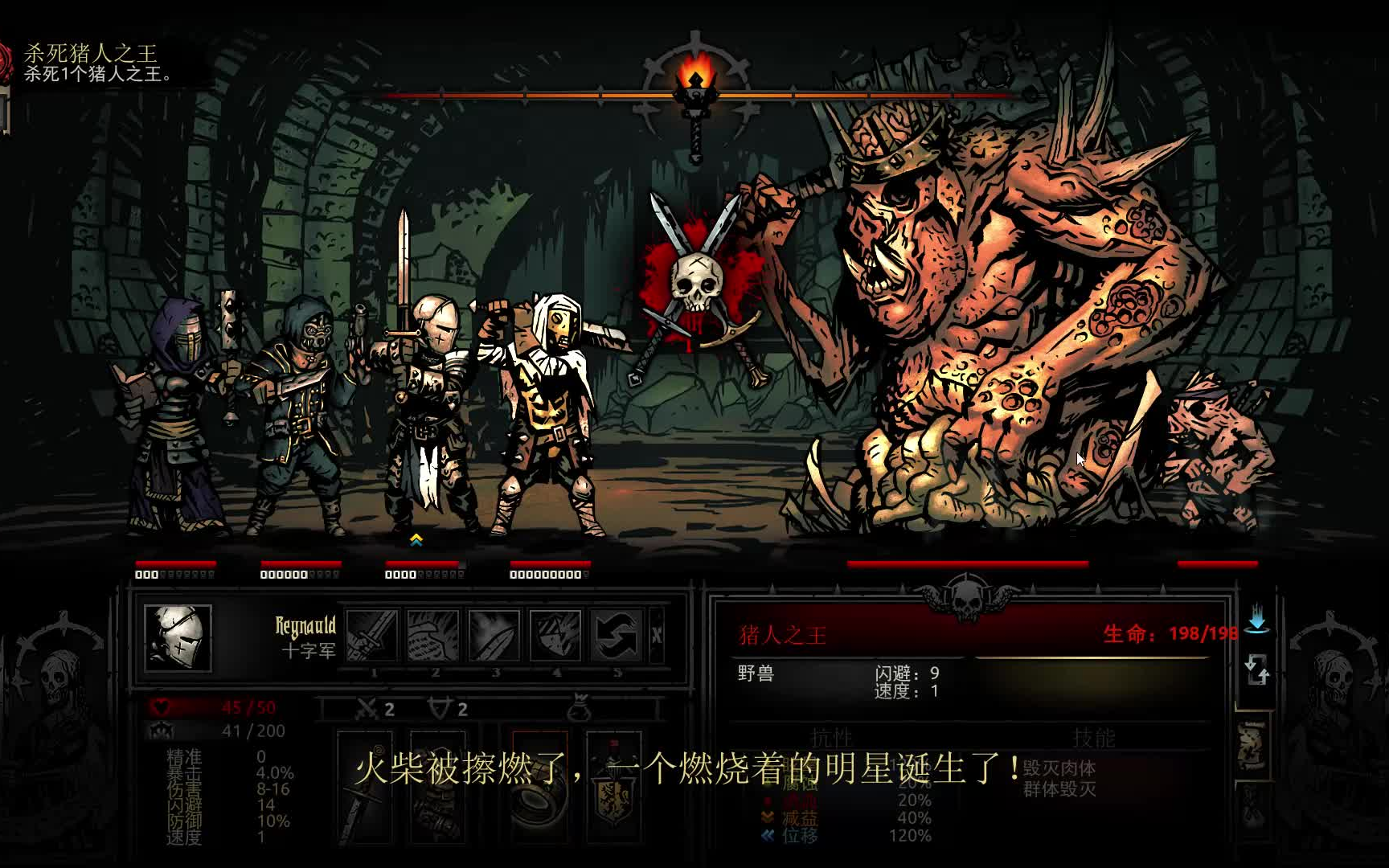The width and height of the screenshot is (1389, 868).
Task: Click the torch light meter
Action: pyautogui.click(x=694, y=90)
